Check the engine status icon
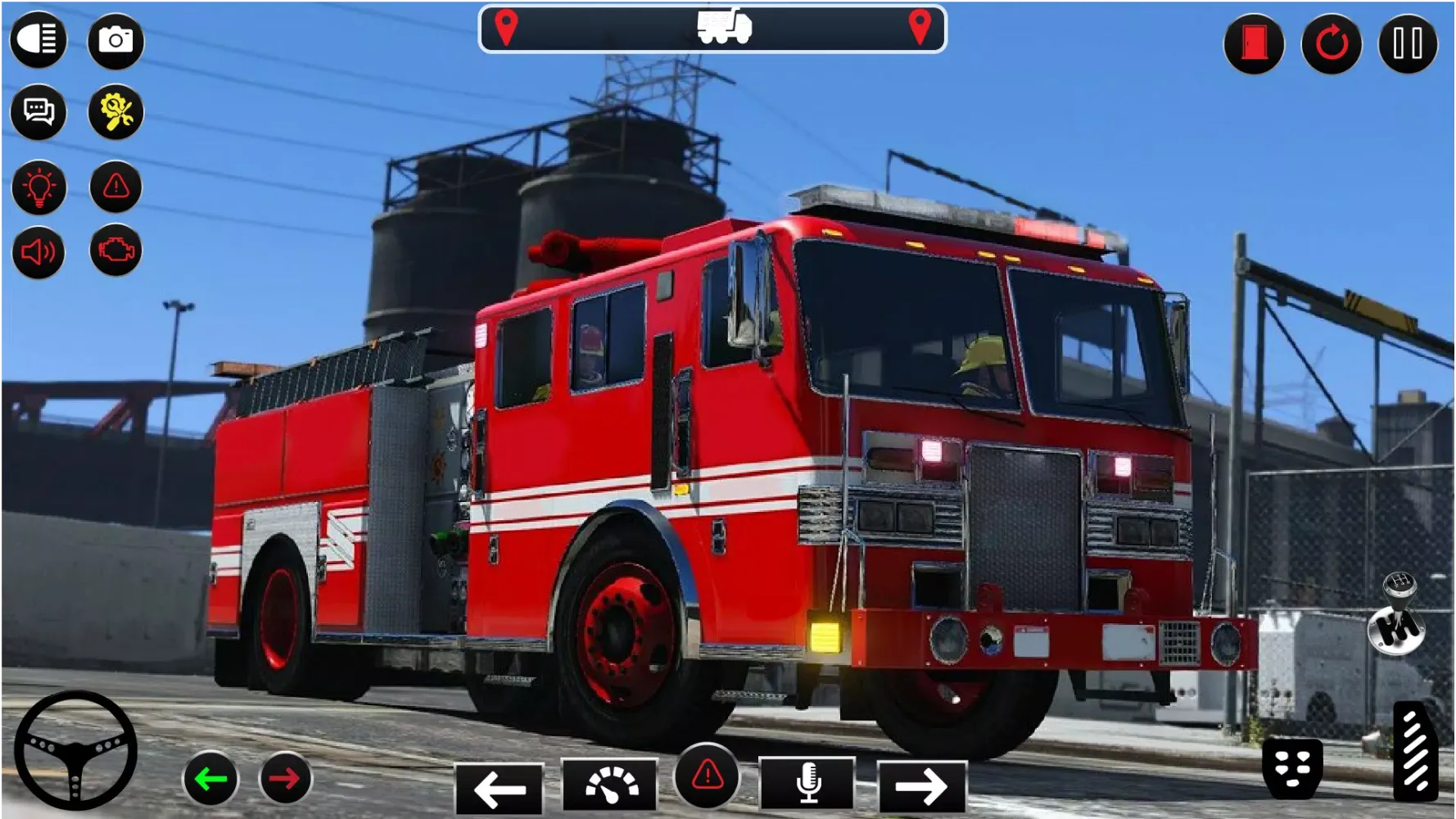This screenshot has width=1456, height=819. [115, 251]
